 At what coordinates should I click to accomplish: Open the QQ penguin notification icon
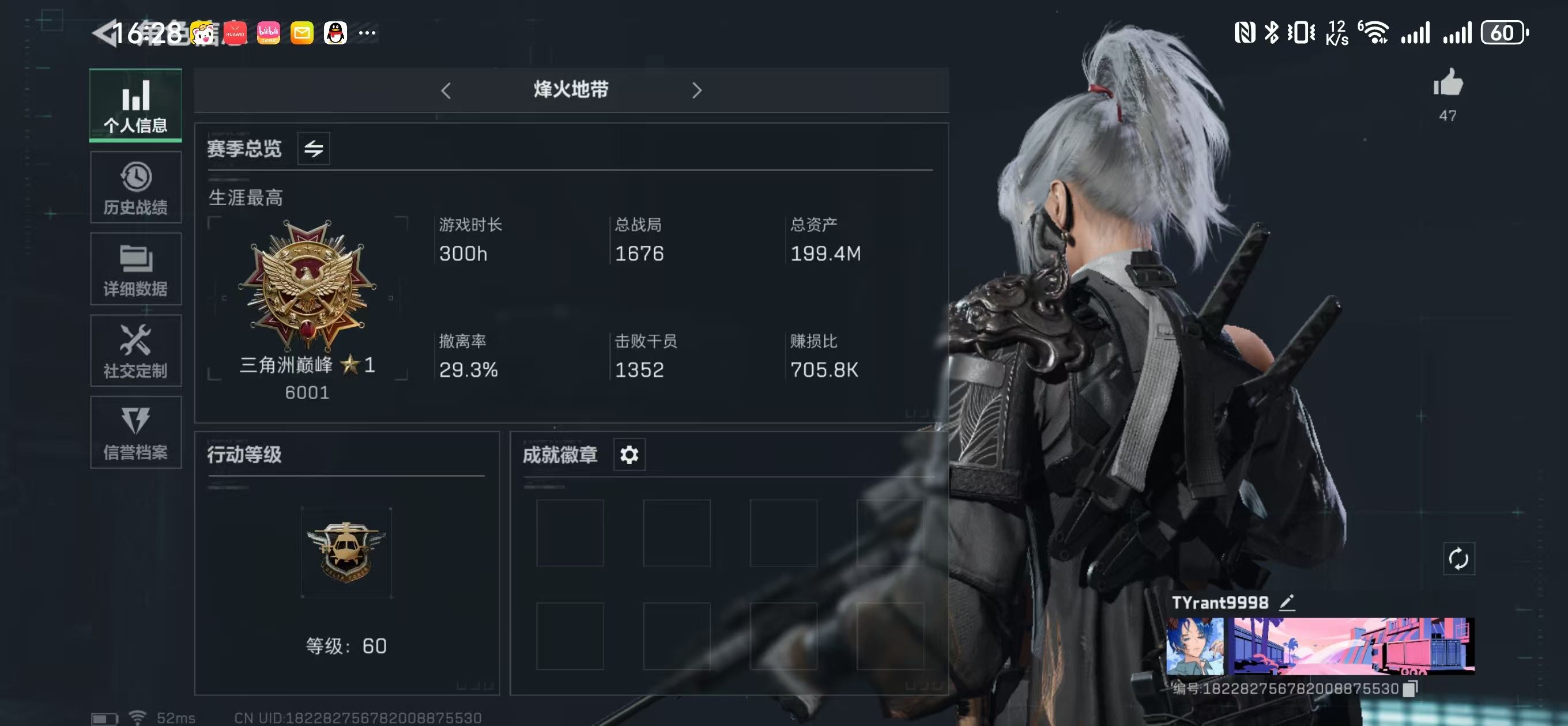pyautogui.click(x=335, y=33)
